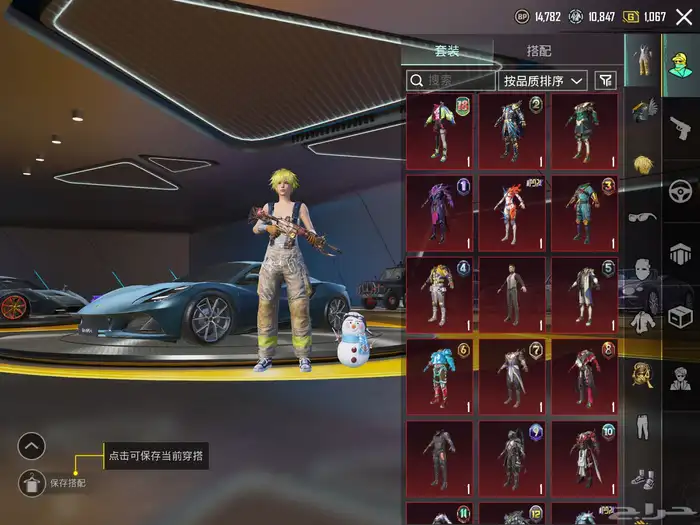This screenshot has height=525, width=700.
Task: Switch to the 搭配 tab
Action: click(539, 51)
